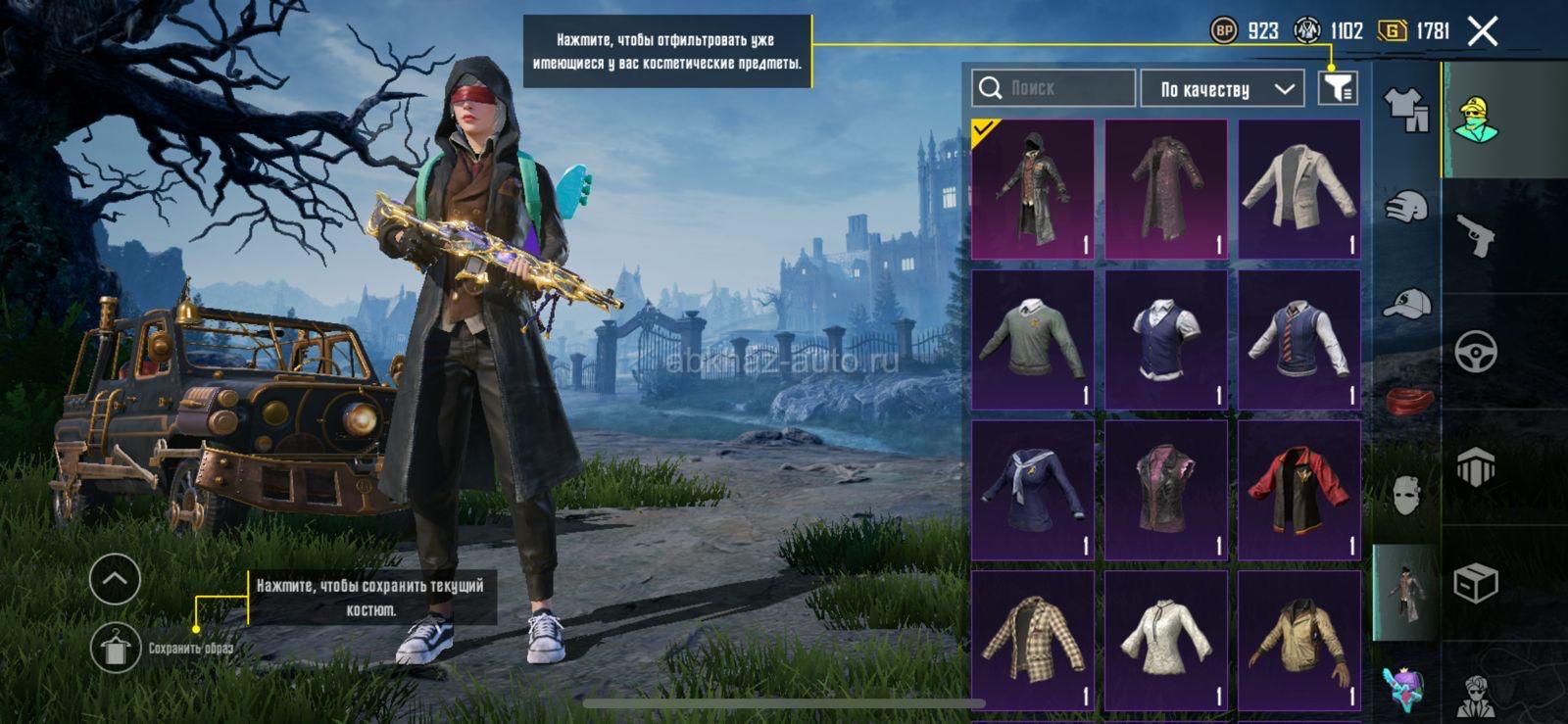Toggle the owned cosmetics filter button
The height and width of the screenshot is (724, 1568).
click(1337, 88)
